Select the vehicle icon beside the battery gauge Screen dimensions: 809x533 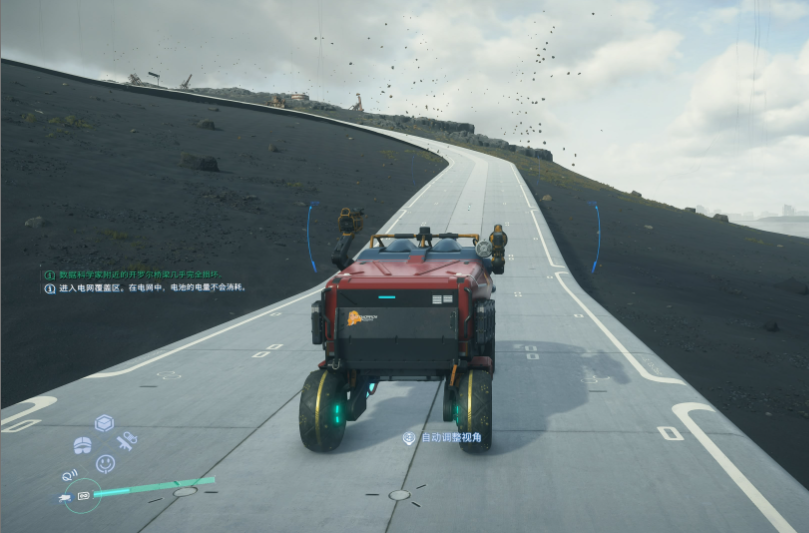(65, 496)
